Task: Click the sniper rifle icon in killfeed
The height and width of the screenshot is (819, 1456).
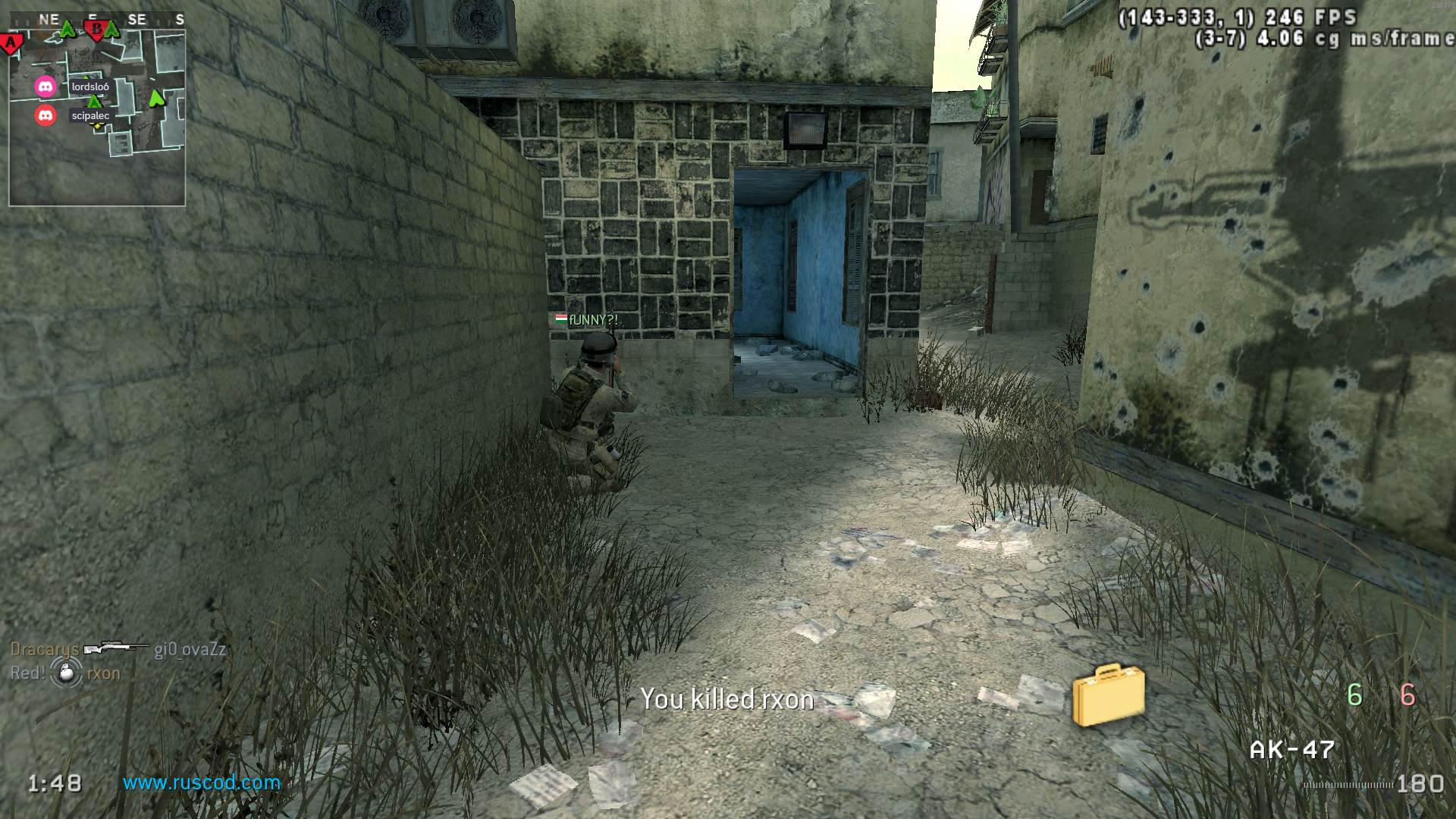Action: tap(116, 648)
